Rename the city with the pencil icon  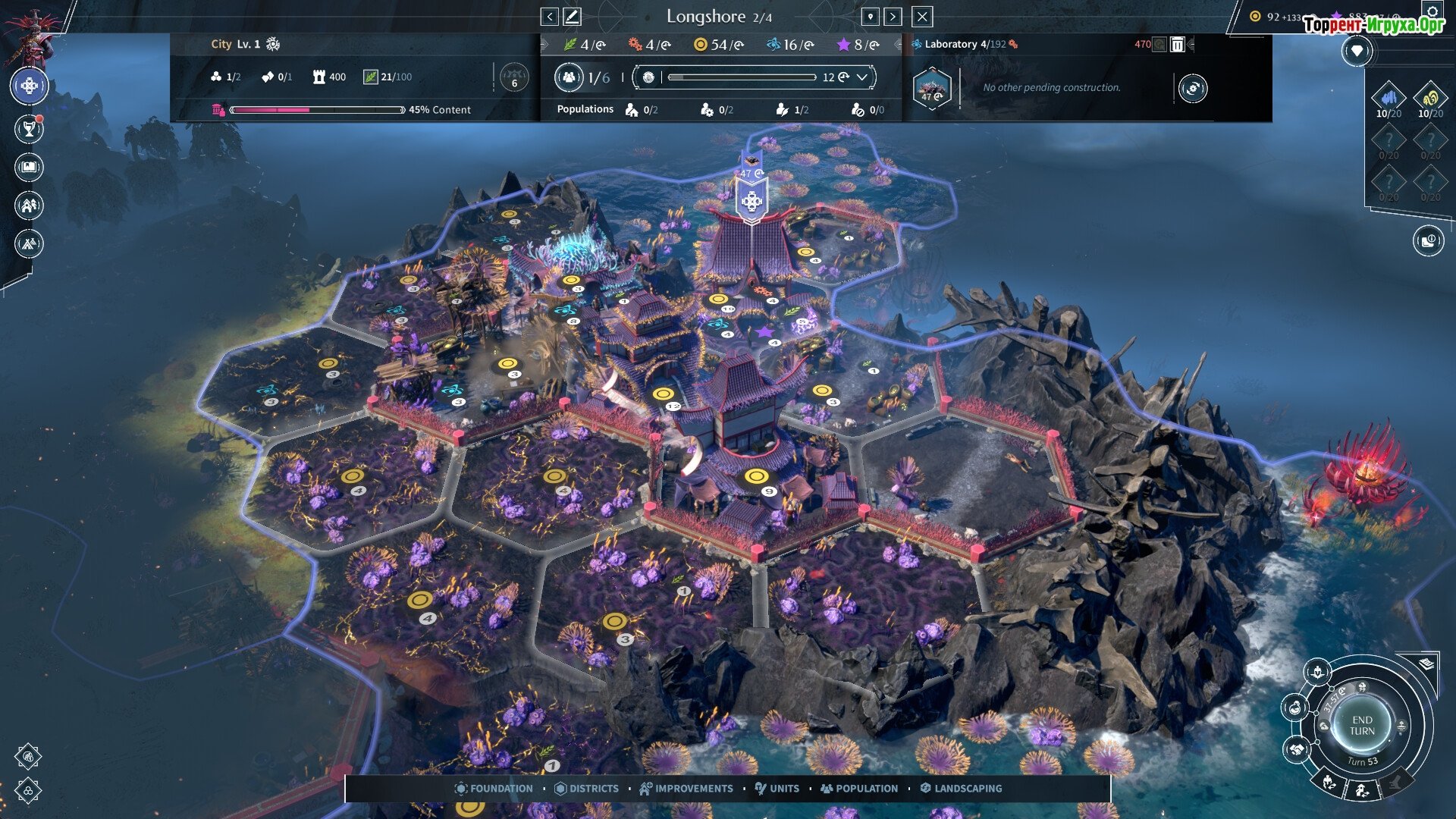(x=573, y=17)
